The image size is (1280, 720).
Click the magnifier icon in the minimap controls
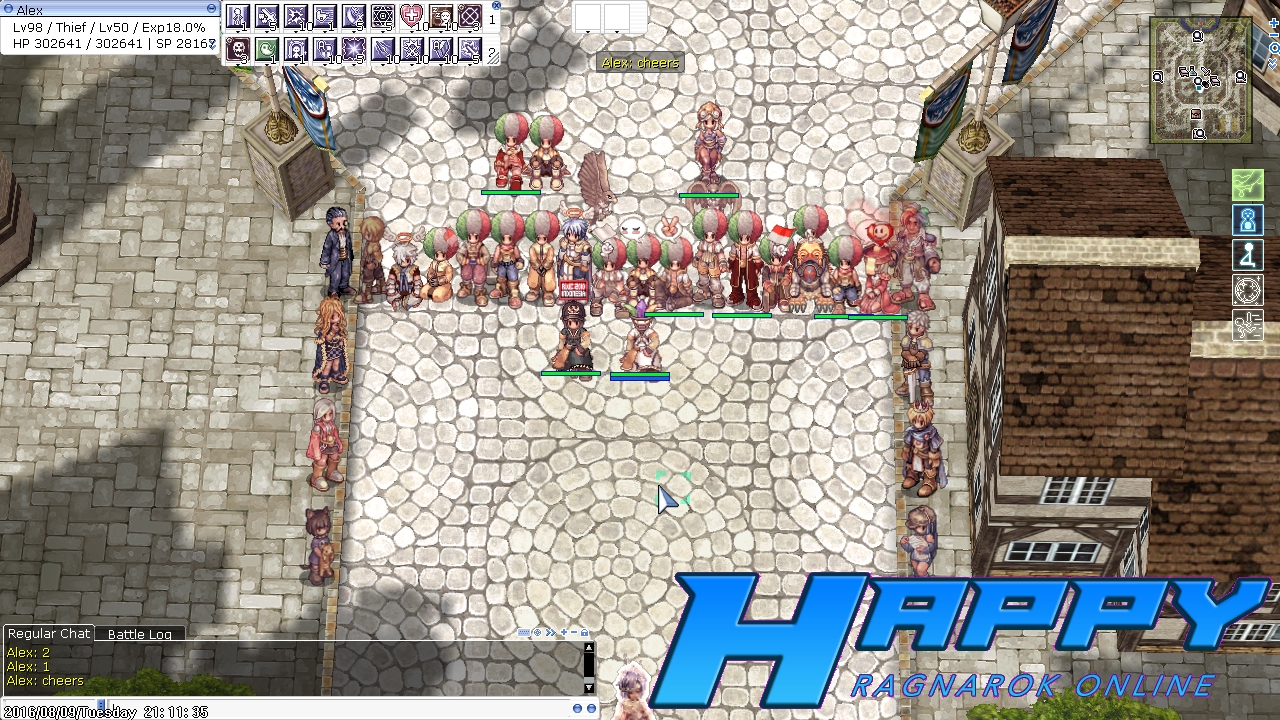(x=1274, y=48)
